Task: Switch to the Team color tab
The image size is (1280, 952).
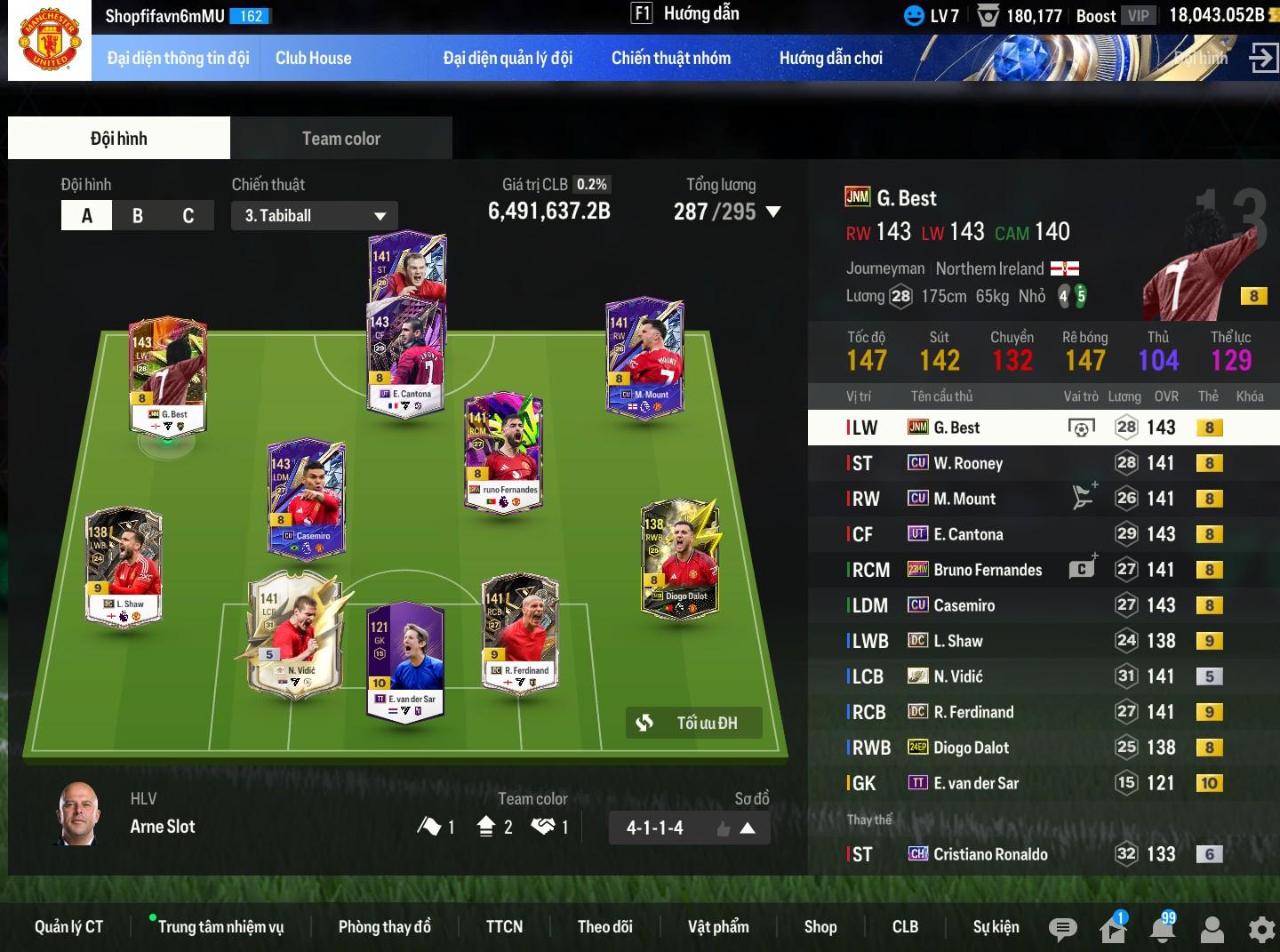Action: point(340,139)
